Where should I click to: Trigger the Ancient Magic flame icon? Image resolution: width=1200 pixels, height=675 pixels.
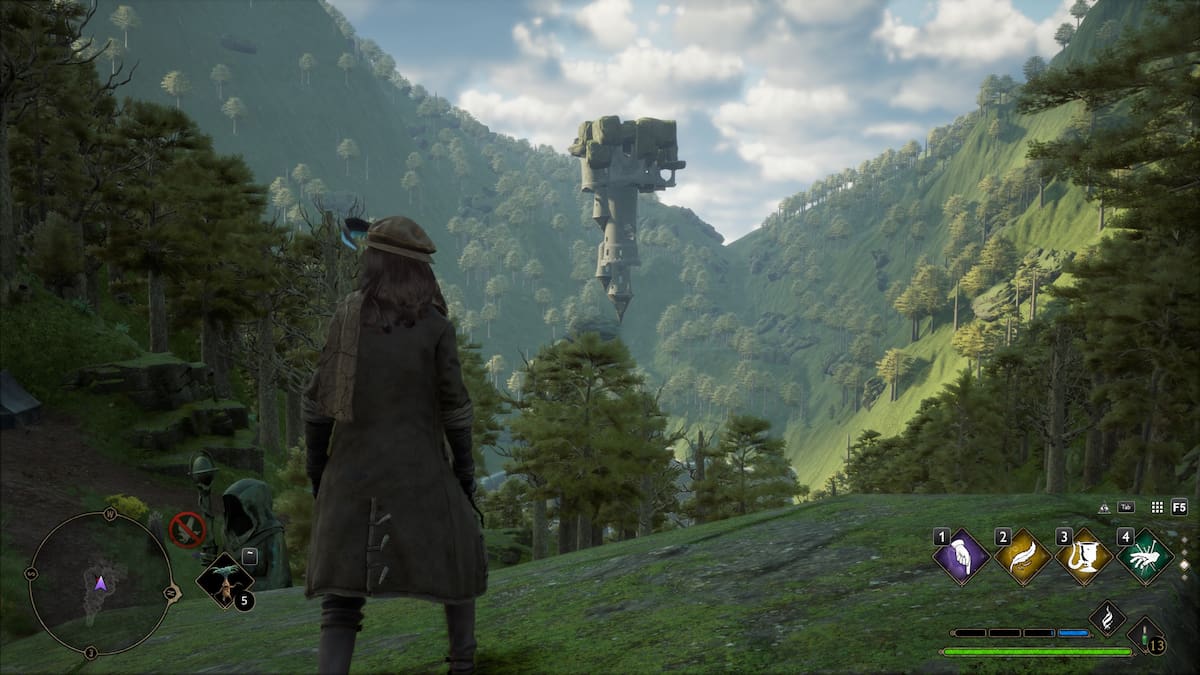click(x=1107, y=618)
